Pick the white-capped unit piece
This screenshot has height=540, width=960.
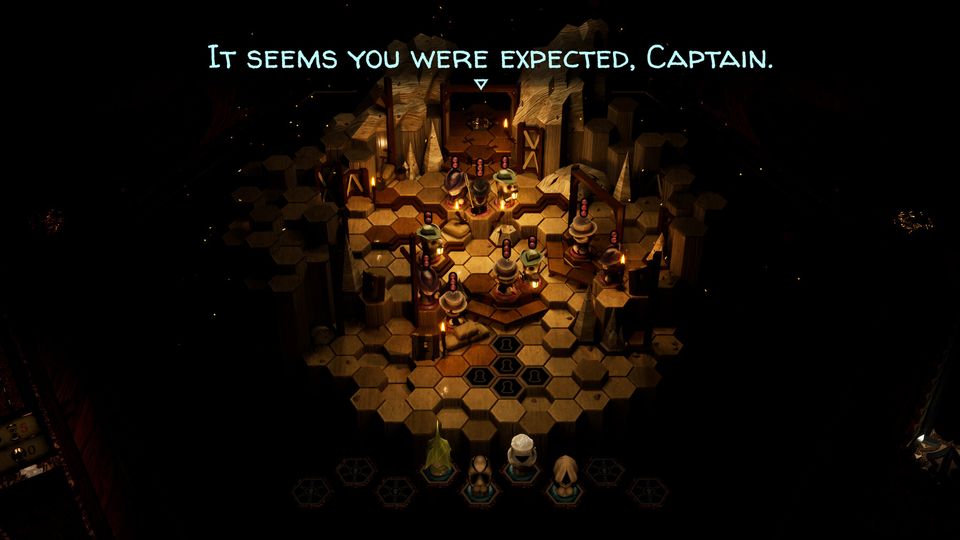(522, 453)
